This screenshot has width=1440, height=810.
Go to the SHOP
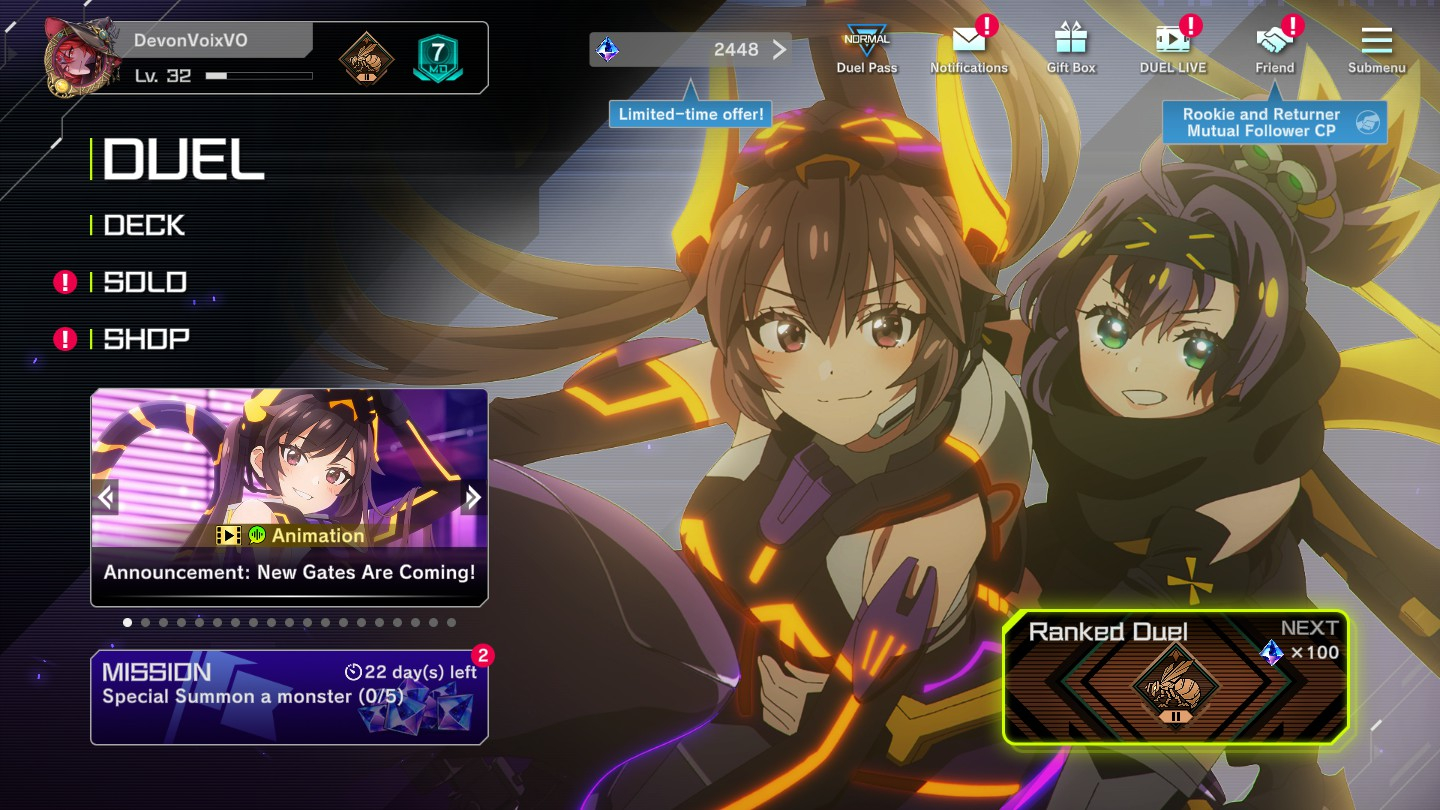146,339
